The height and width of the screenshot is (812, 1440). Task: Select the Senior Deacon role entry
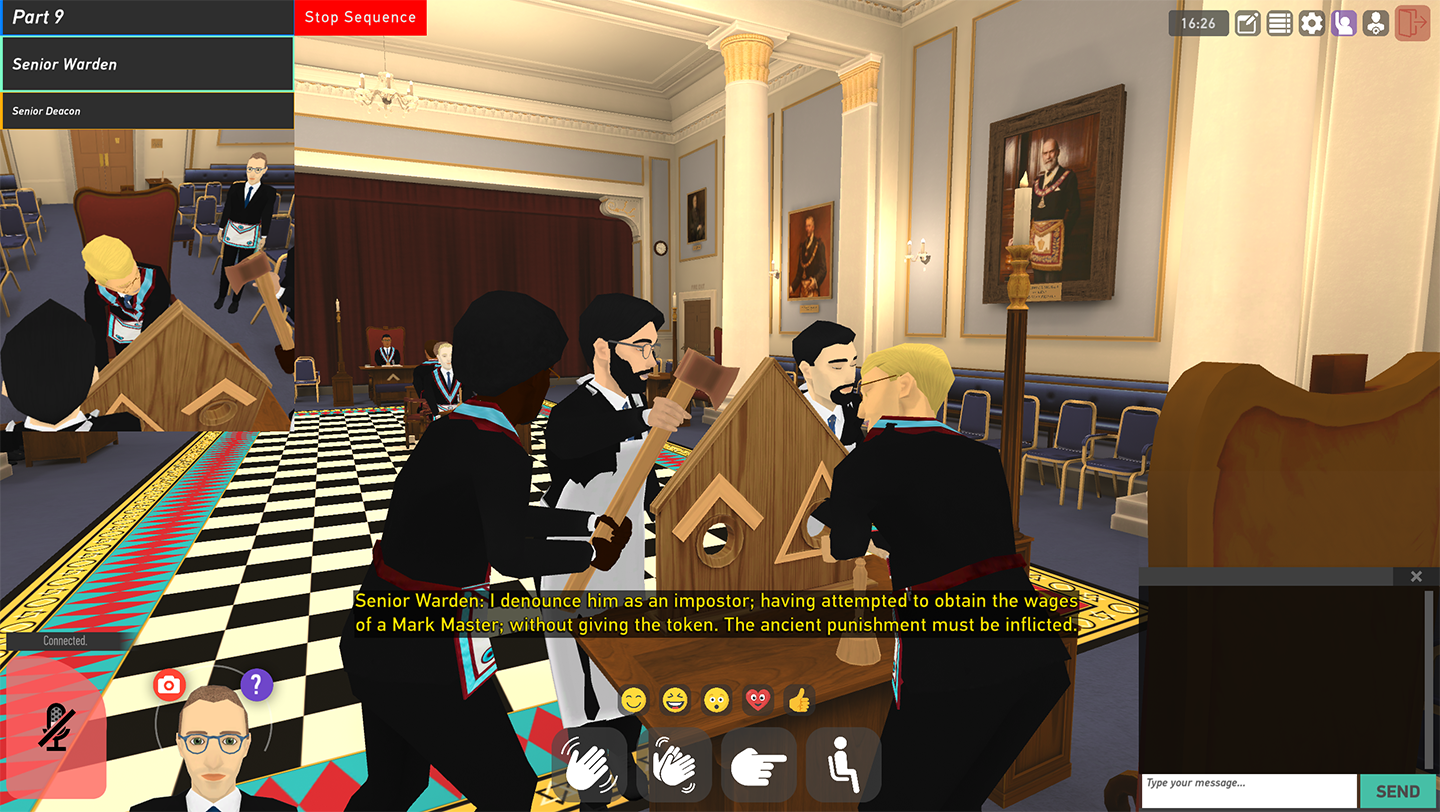pos(147,111)
